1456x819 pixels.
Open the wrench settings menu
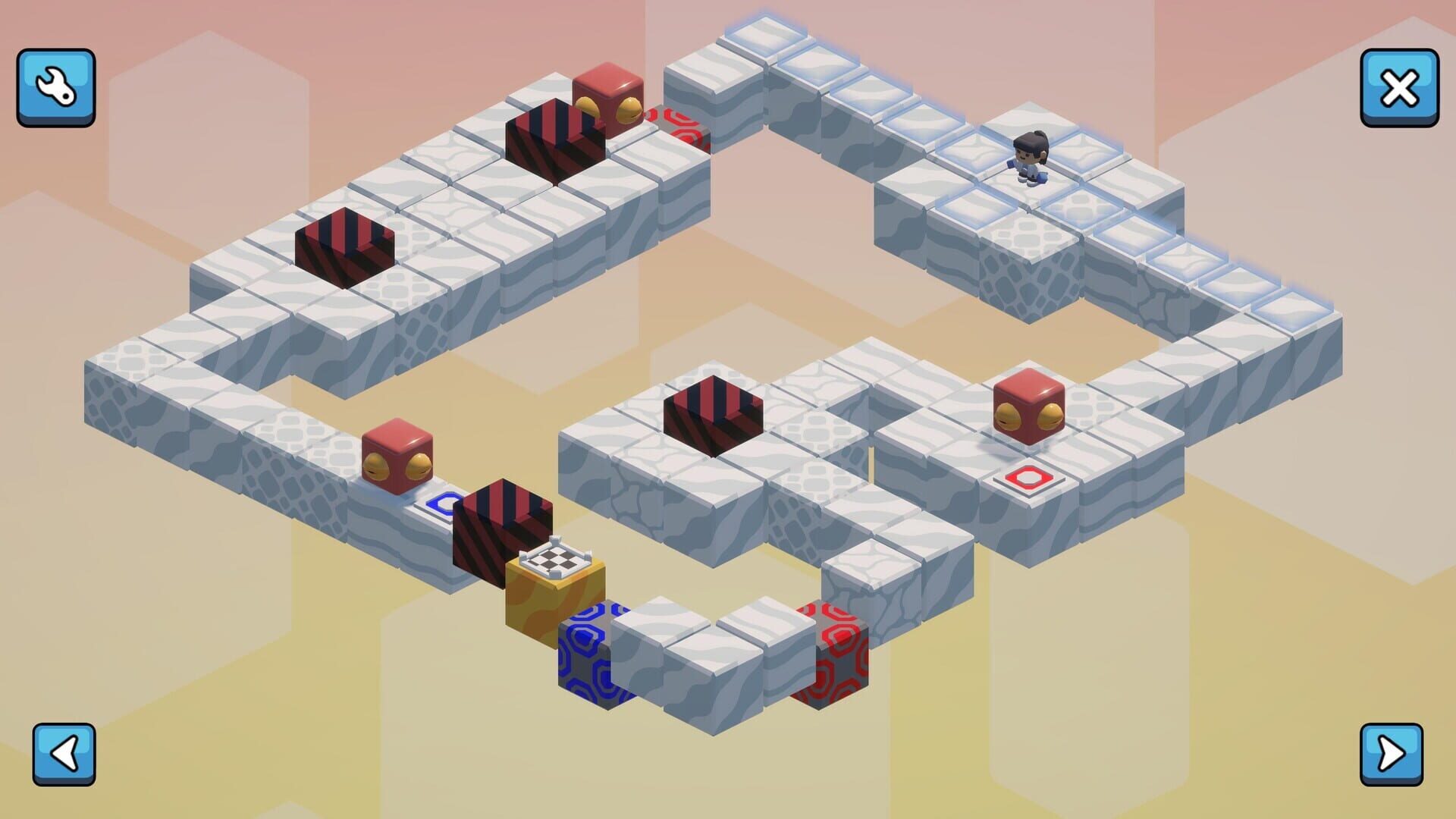point(55,86)
